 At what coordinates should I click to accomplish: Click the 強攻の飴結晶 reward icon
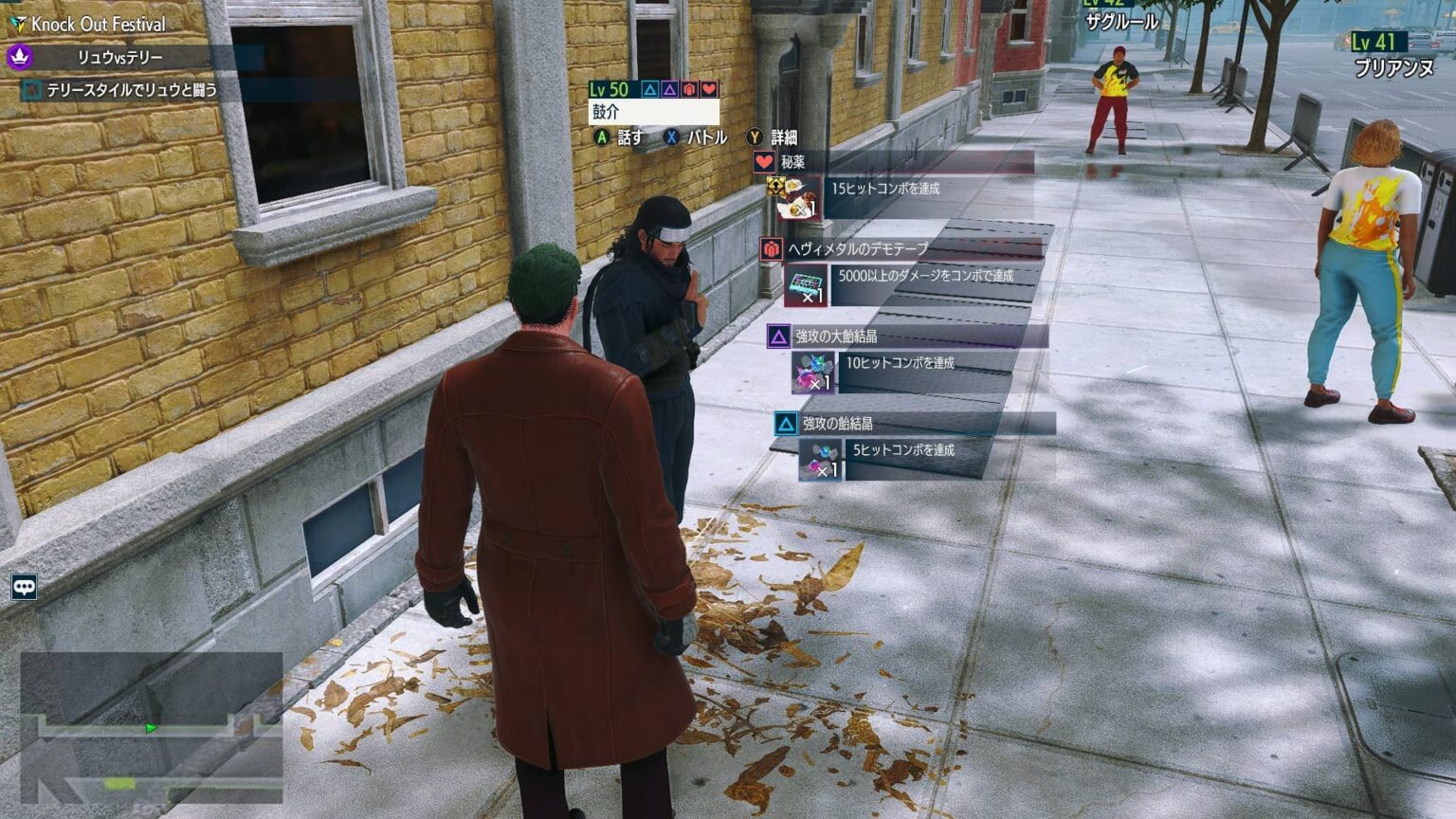pos(820,459)
